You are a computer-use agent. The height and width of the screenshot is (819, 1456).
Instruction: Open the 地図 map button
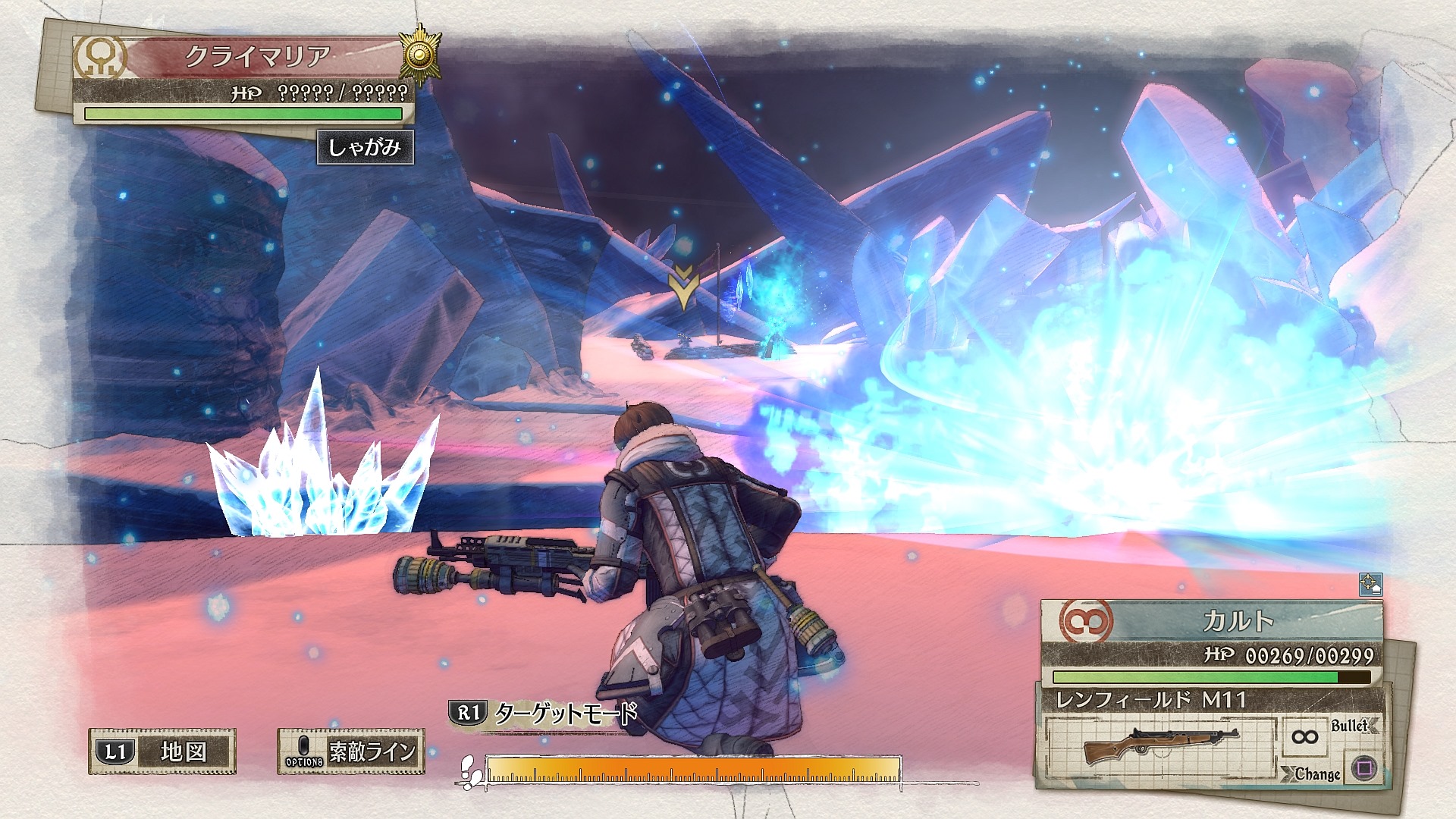[162, 751]
